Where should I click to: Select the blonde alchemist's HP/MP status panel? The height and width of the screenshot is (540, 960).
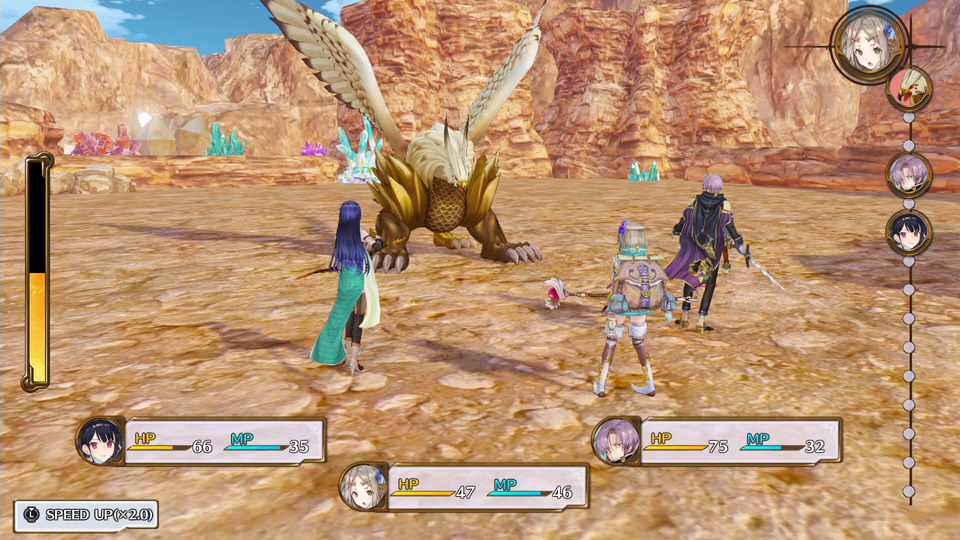point(465,487)
